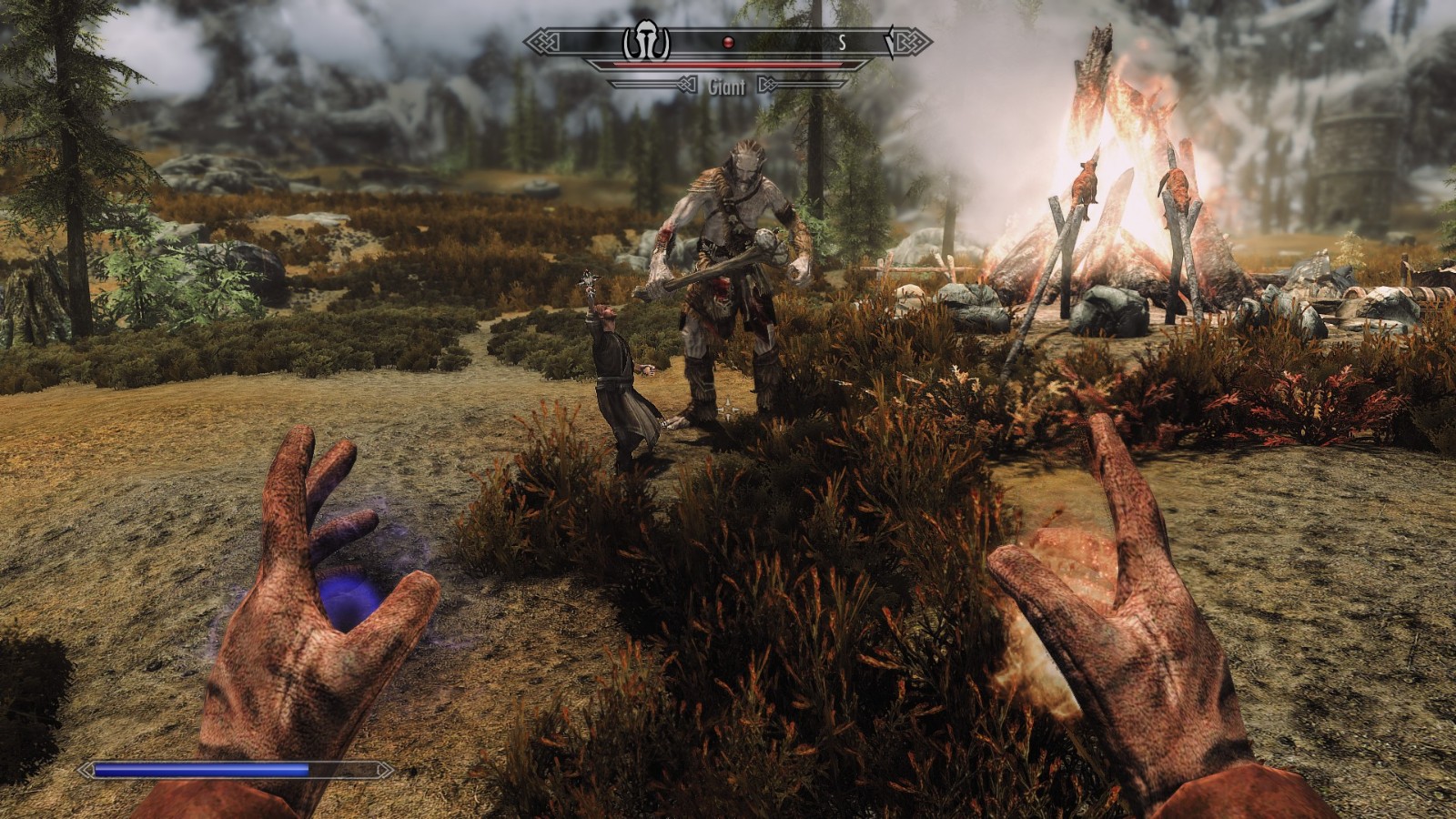This screenshot has height=819, width=1456.
Task: Select the red enemy dot on the compass
Action: point(727,42)
